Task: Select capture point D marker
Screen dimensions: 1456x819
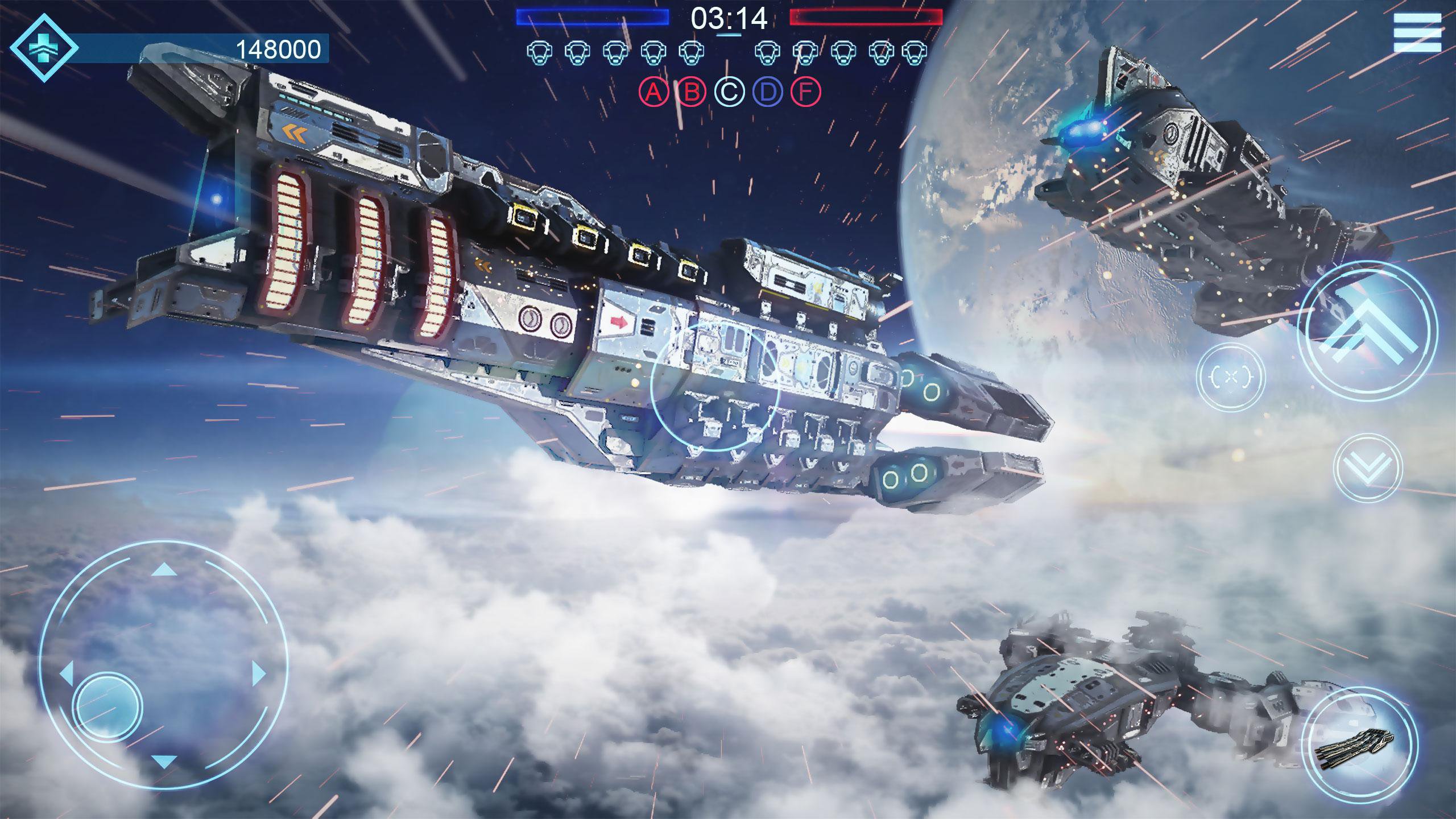Action: coord(766,91)
